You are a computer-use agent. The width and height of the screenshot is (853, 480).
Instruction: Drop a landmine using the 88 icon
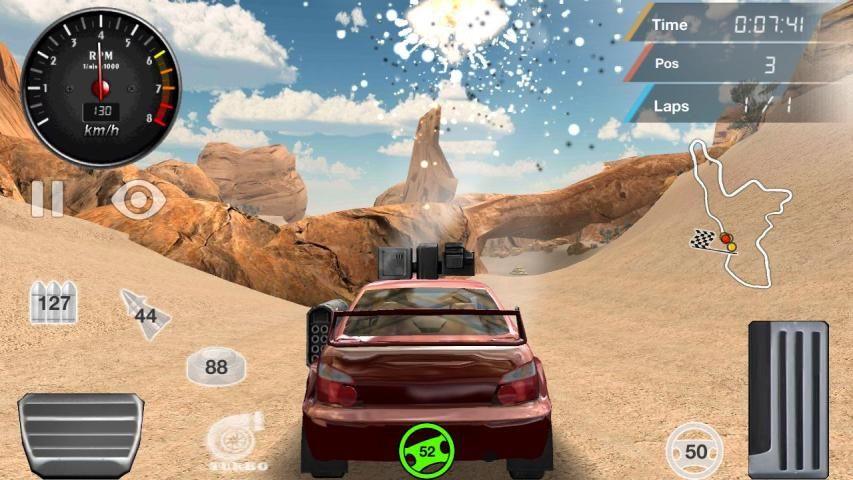tap(216, 367)
